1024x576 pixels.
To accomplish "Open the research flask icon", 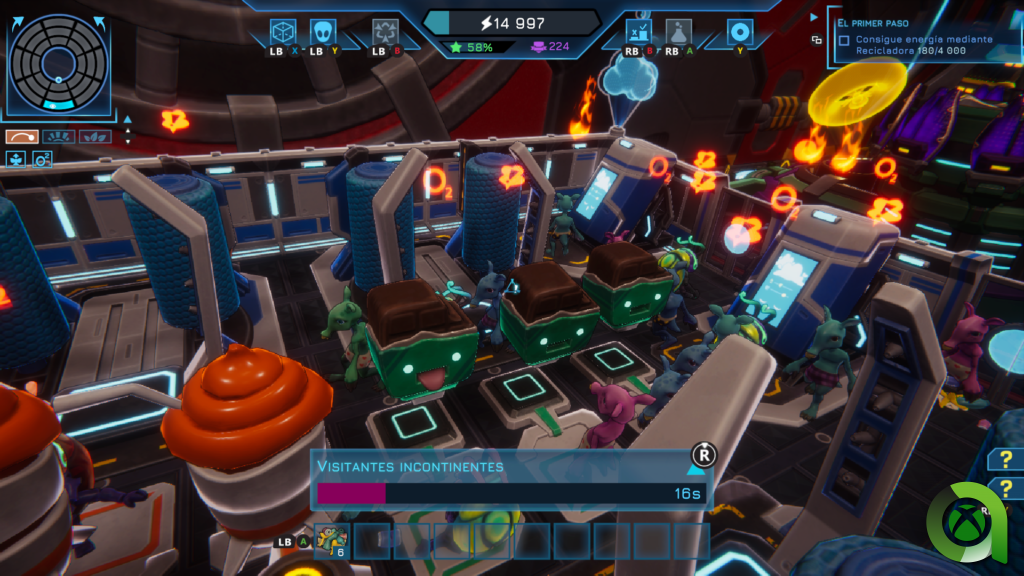I will tap(679, 31).
